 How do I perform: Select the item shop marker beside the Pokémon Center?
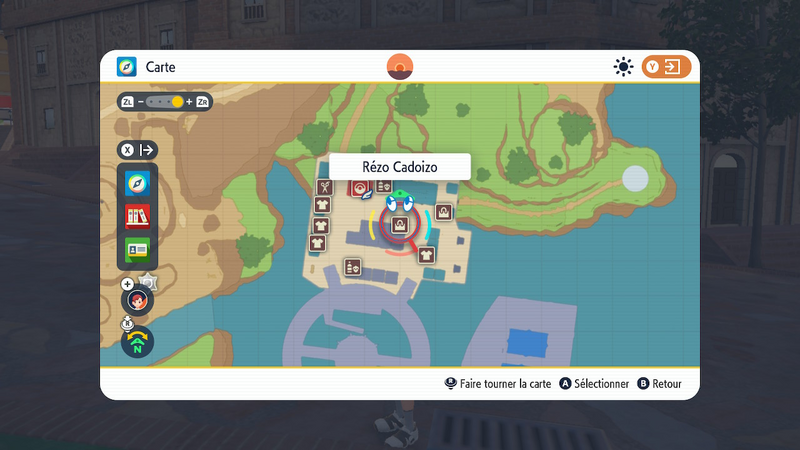(383, 187)
